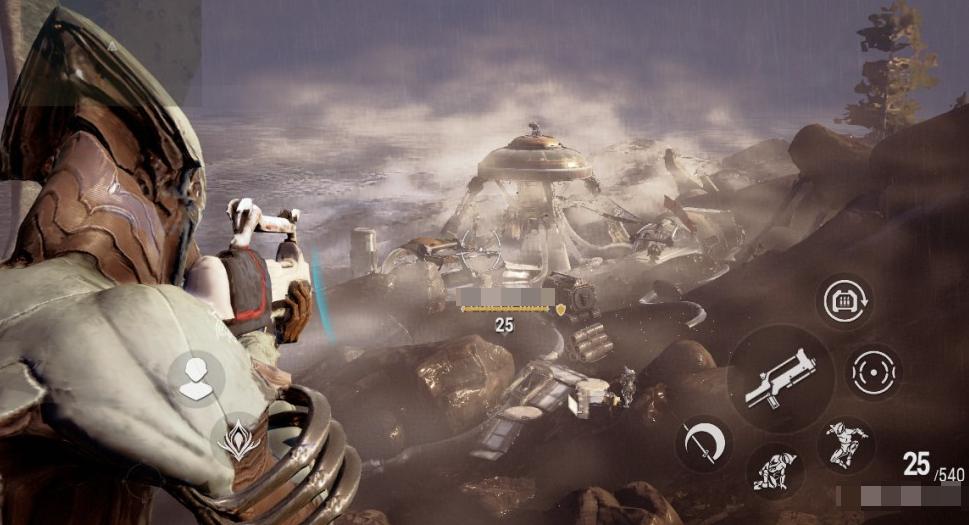Tap the crouching figure button
Screen dimensions: 969x525
tap(774, 470)
